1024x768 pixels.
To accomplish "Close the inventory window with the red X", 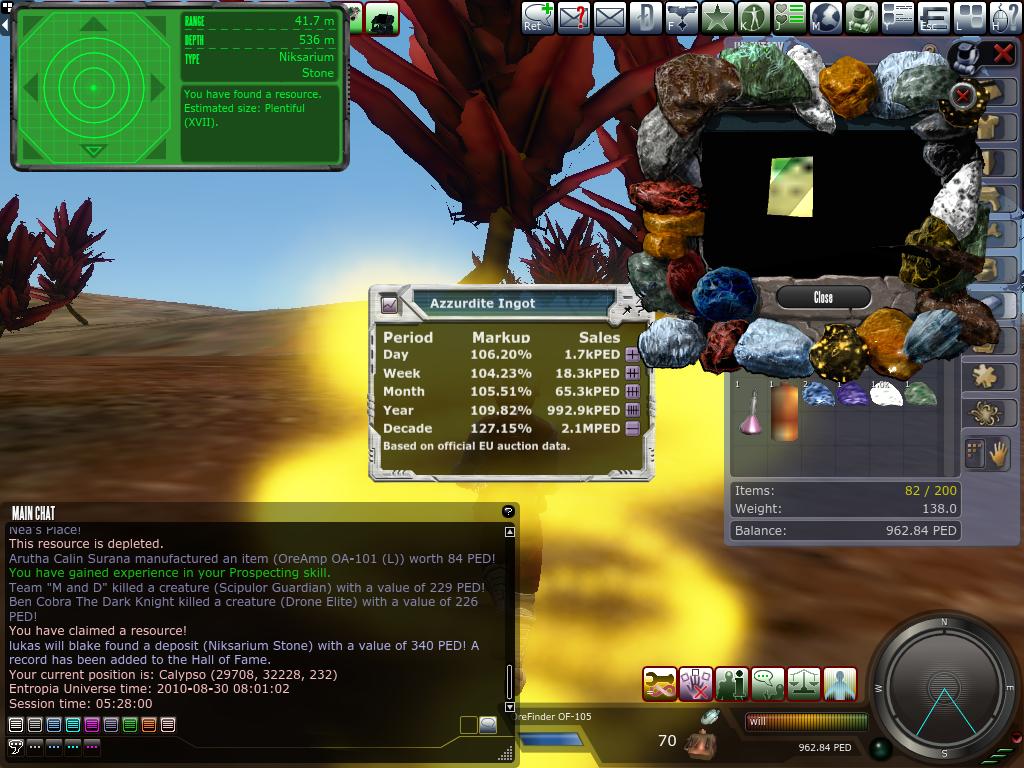I will tap(1002, 54).
